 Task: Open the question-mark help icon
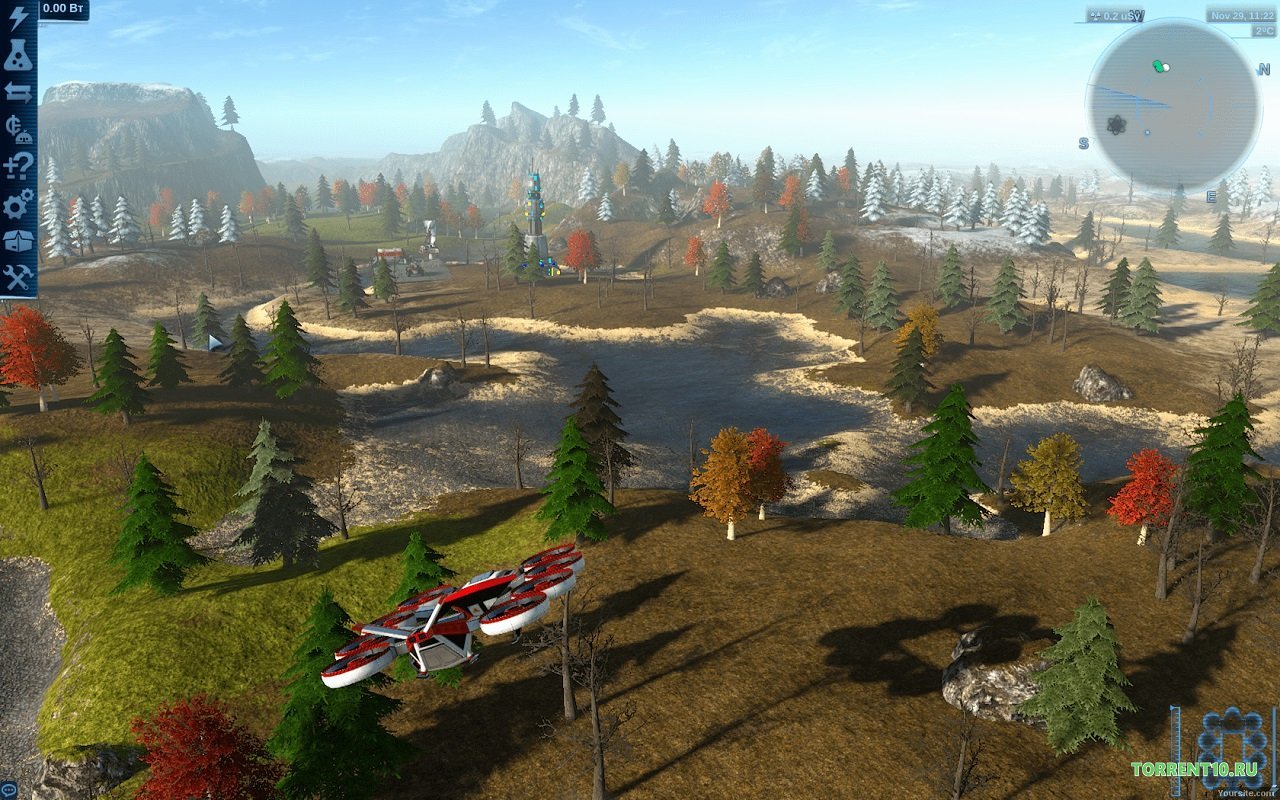17,165
